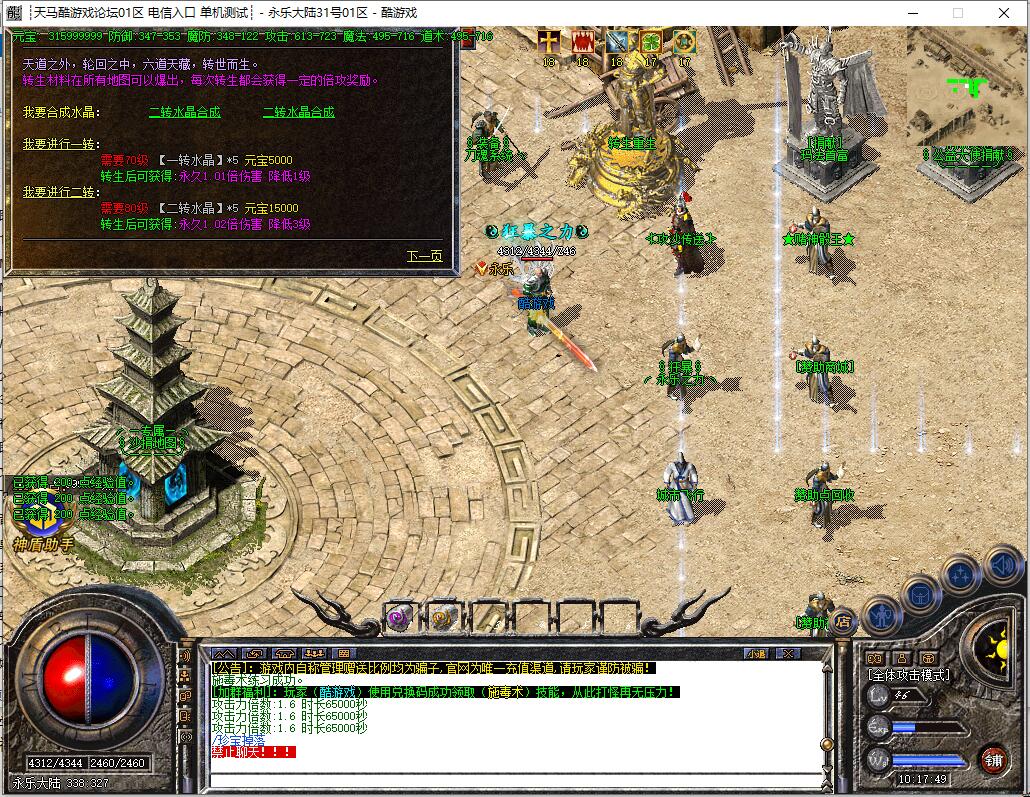
Task: Close the game window
Action: tap(1003, 13)
